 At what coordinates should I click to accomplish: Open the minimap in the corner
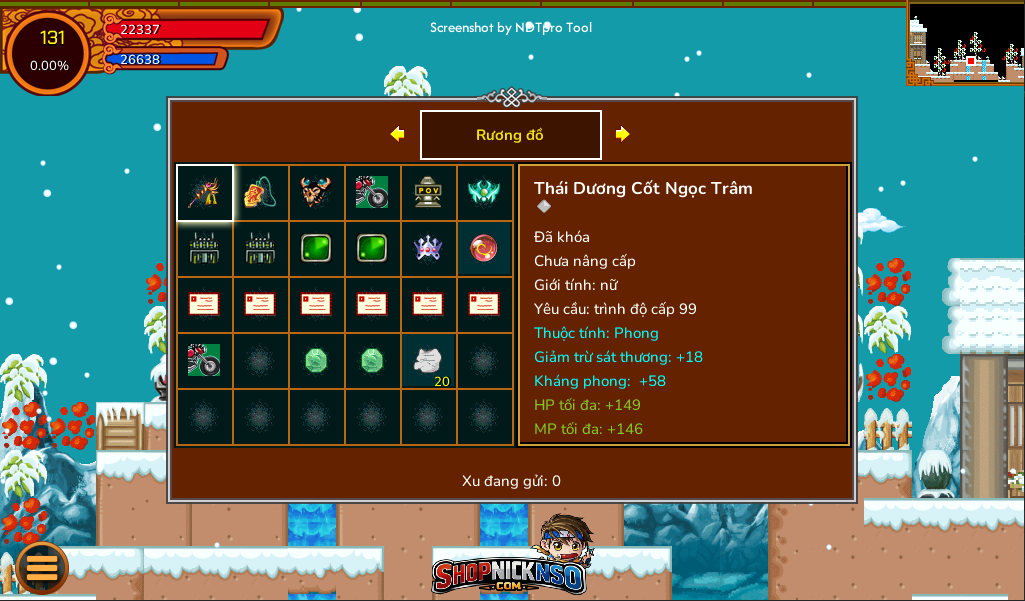[x=965, y=42]
